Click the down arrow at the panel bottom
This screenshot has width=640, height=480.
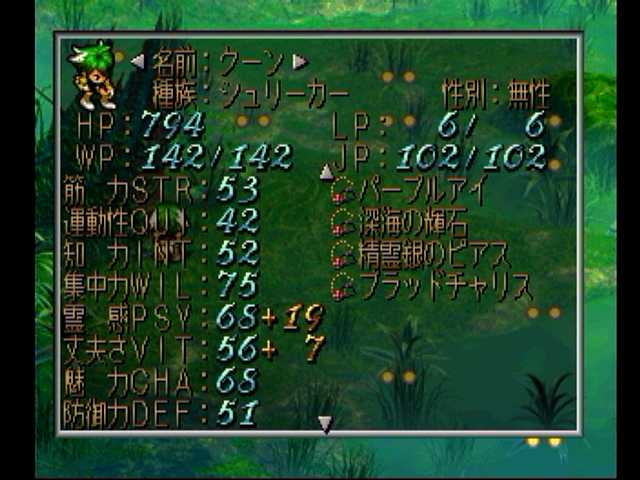click(325, 425)
